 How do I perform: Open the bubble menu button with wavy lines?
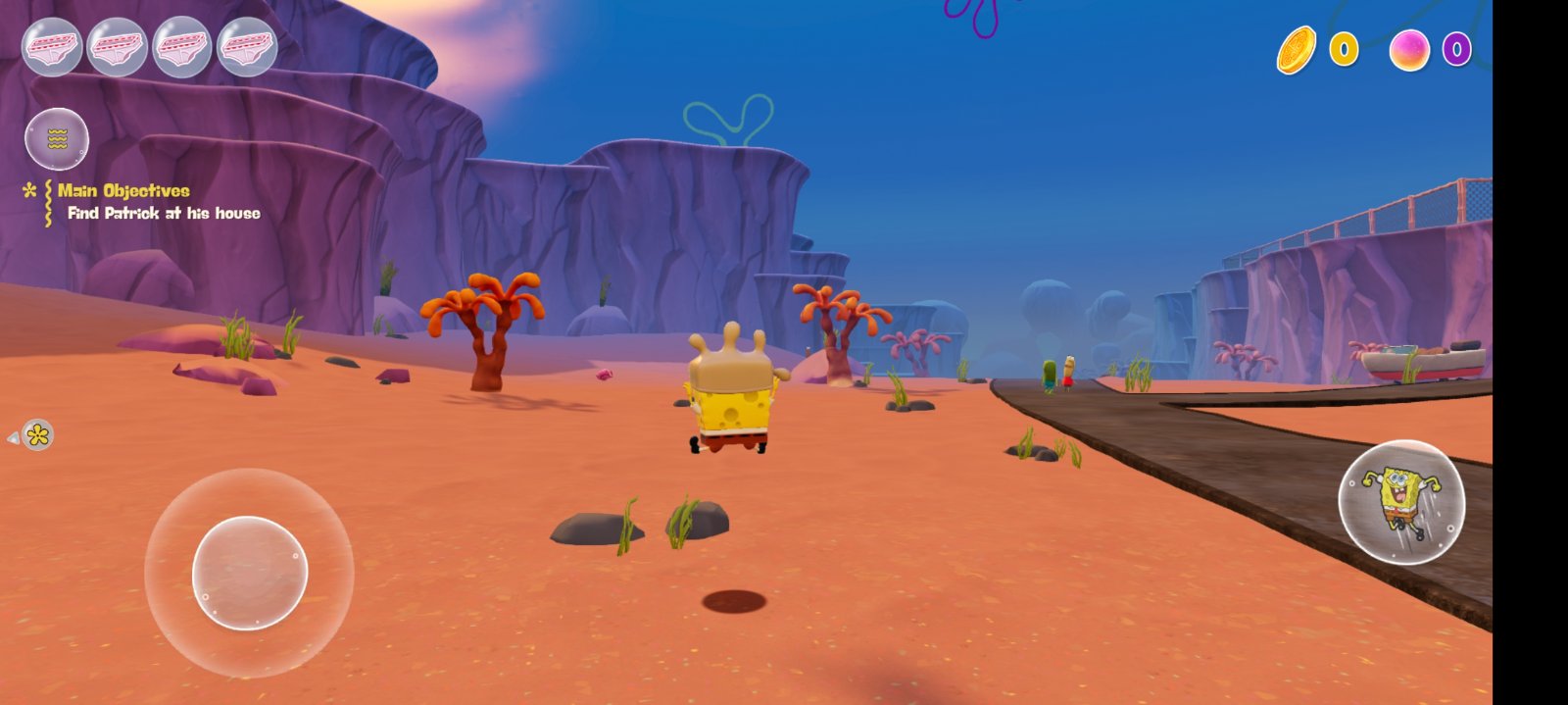[x=57, y=139]
